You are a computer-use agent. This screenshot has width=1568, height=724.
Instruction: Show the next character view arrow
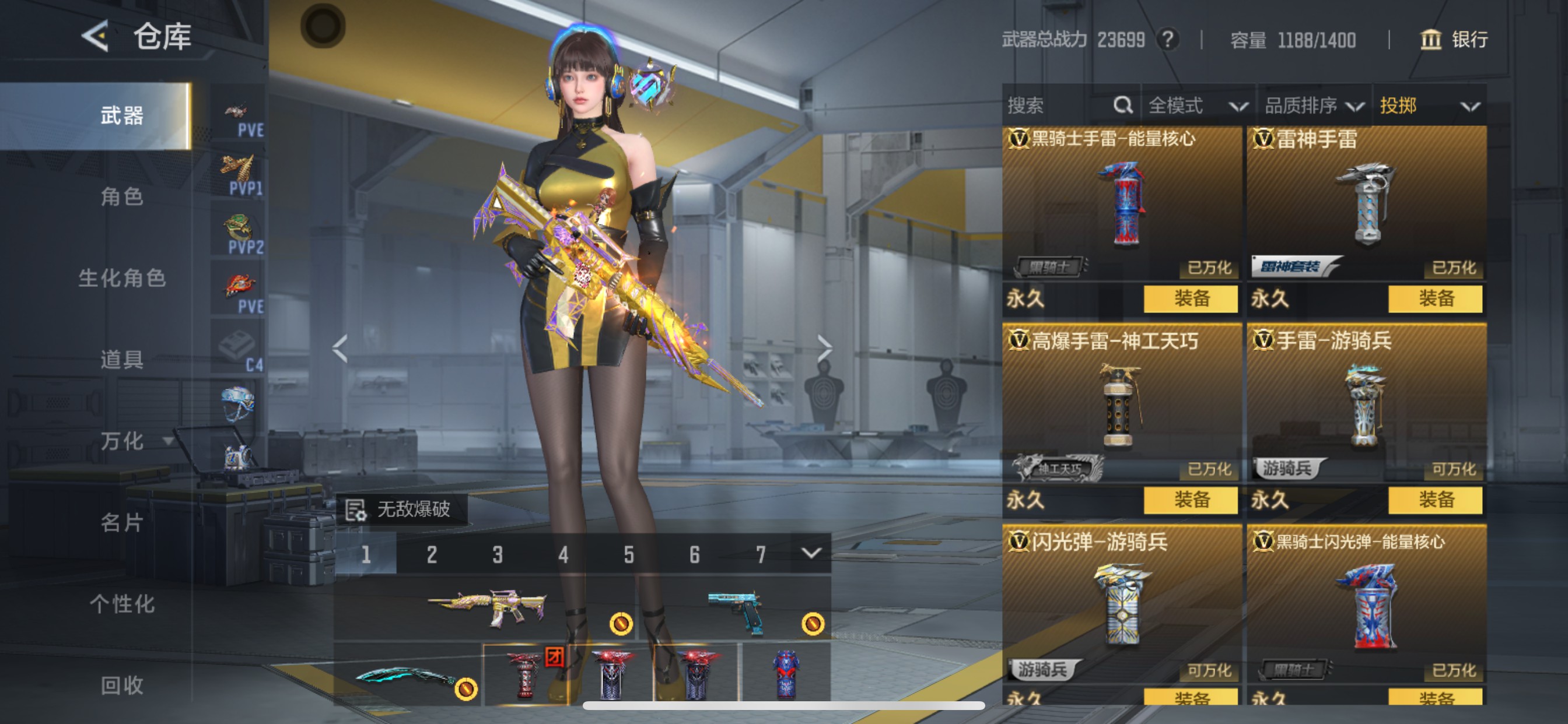[824, 348]
